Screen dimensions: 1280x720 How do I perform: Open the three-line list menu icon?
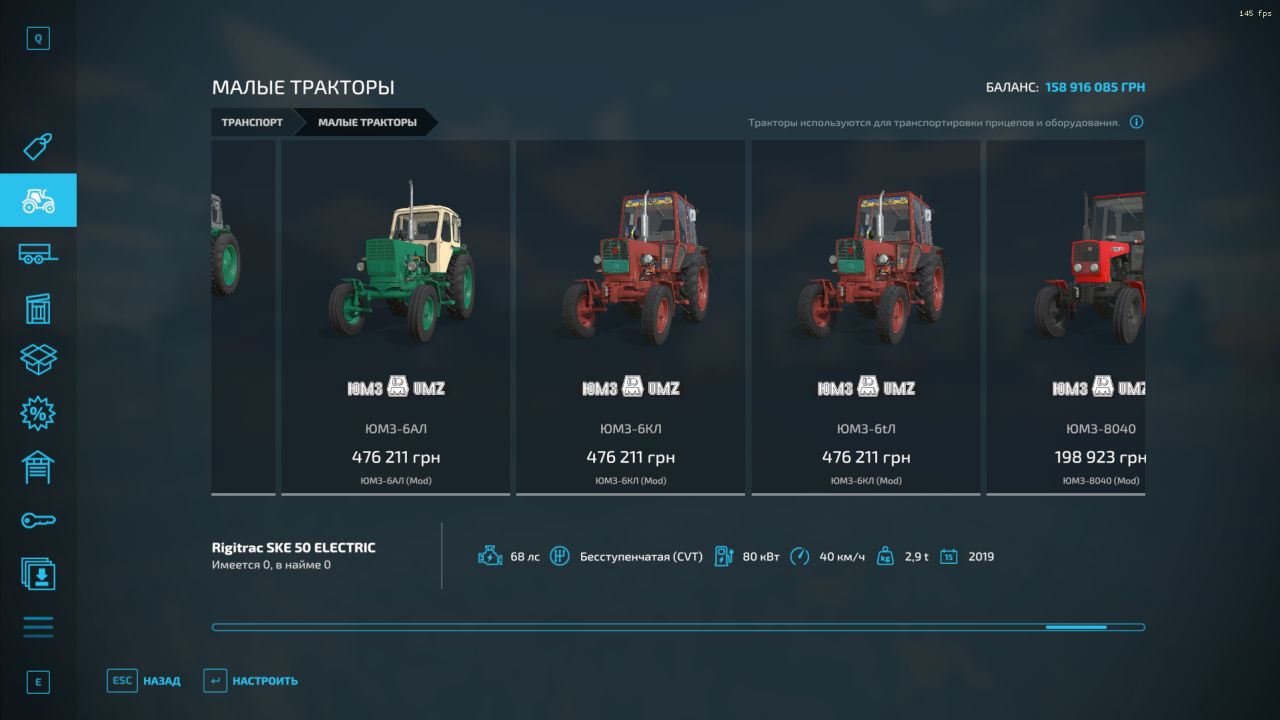38,627
